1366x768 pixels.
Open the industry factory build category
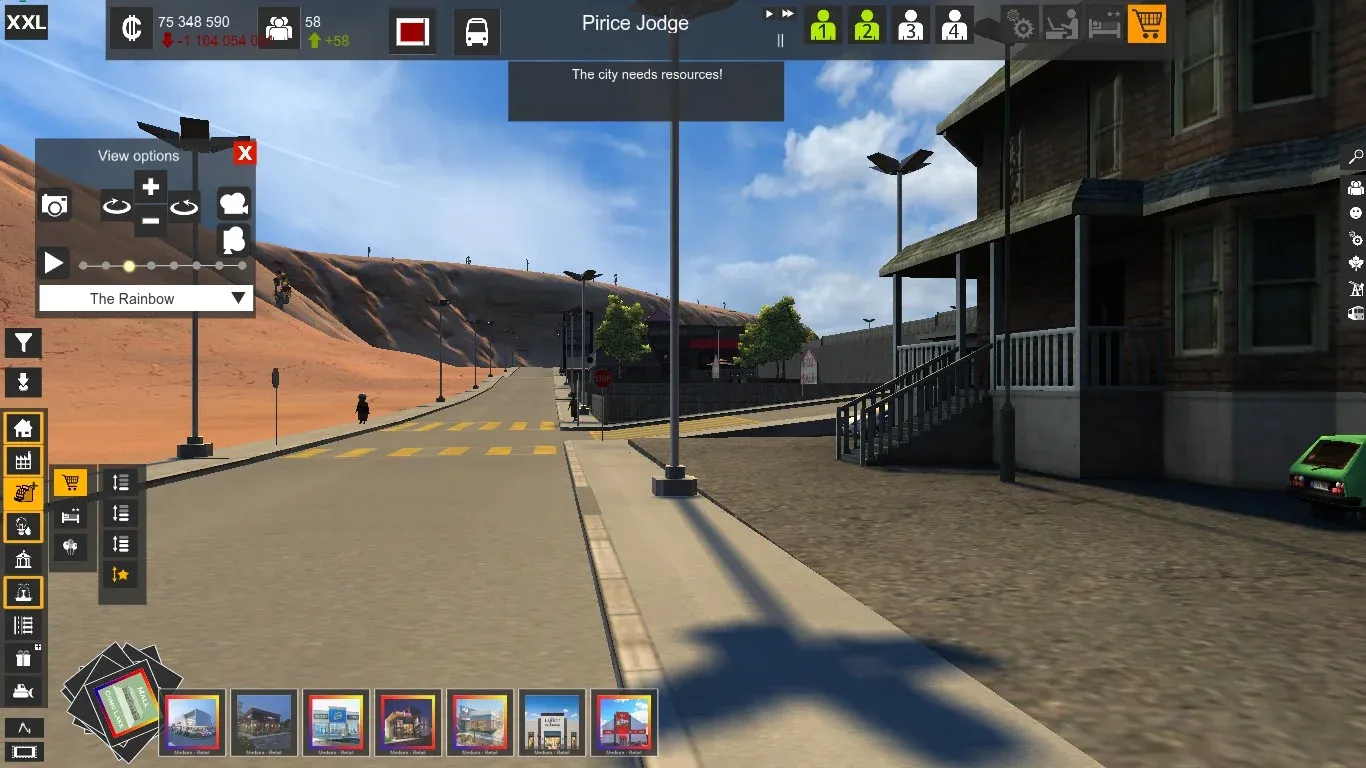click(23, 460)
